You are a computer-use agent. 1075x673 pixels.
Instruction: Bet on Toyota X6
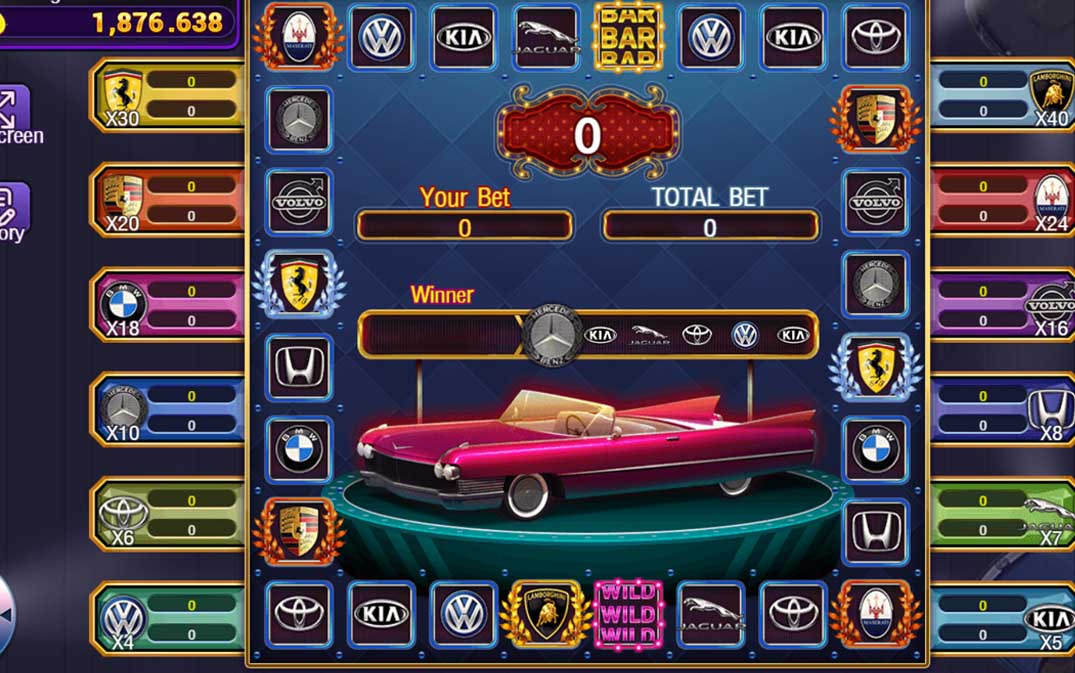coord(170,514)
